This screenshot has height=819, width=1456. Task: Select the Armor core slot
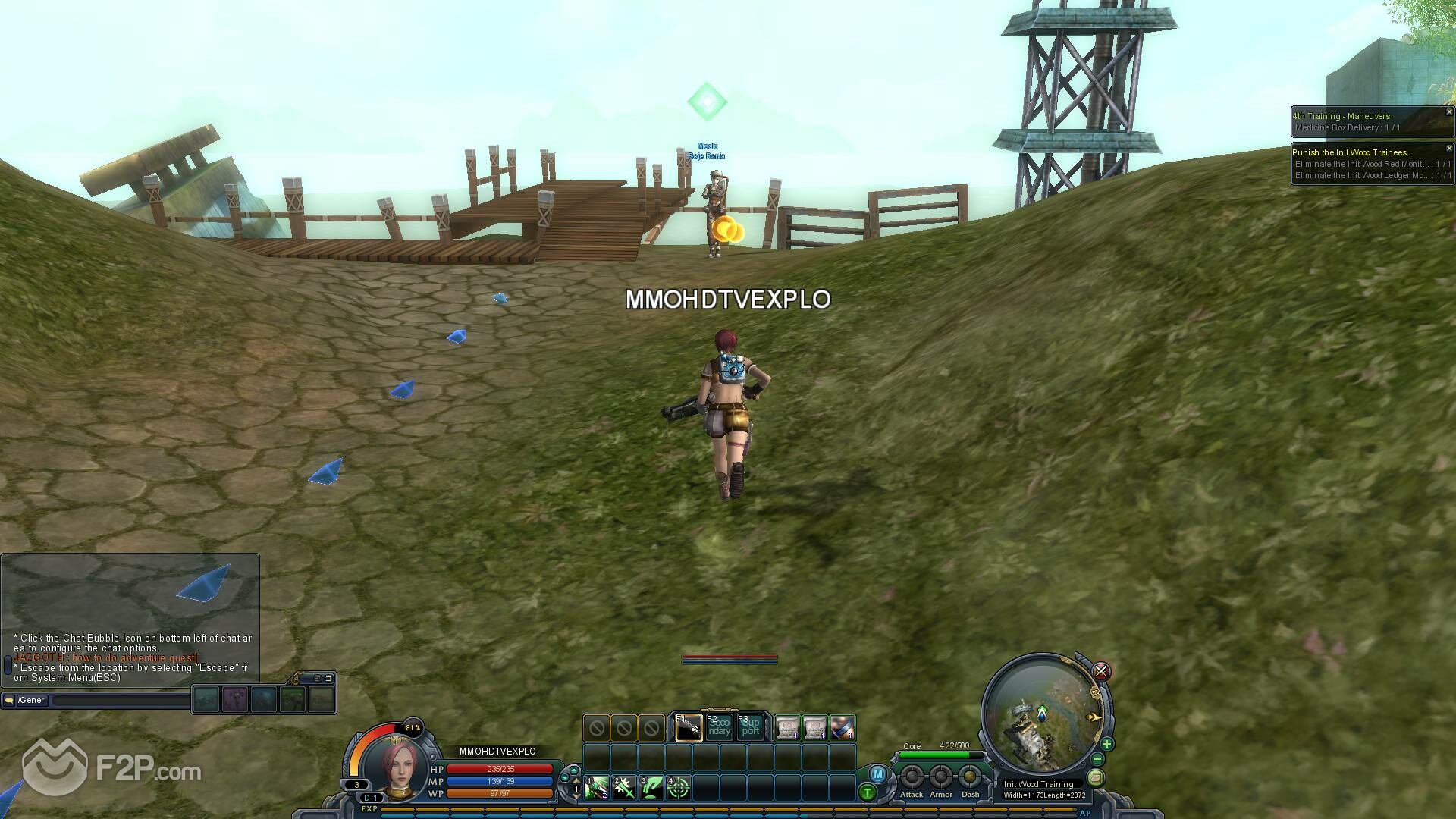click(940, 777)
